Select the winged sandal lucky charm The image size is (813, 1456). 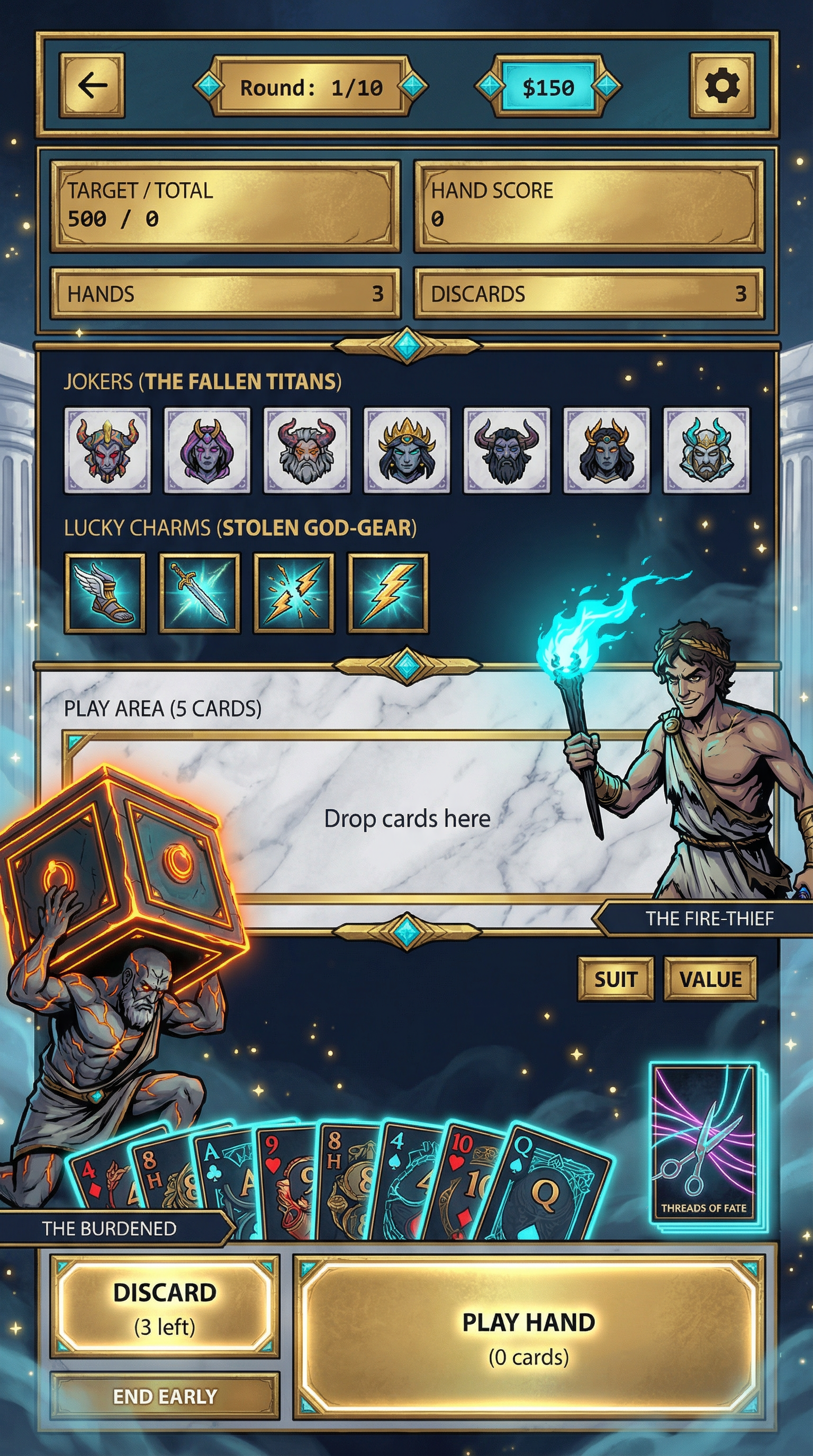105,593
